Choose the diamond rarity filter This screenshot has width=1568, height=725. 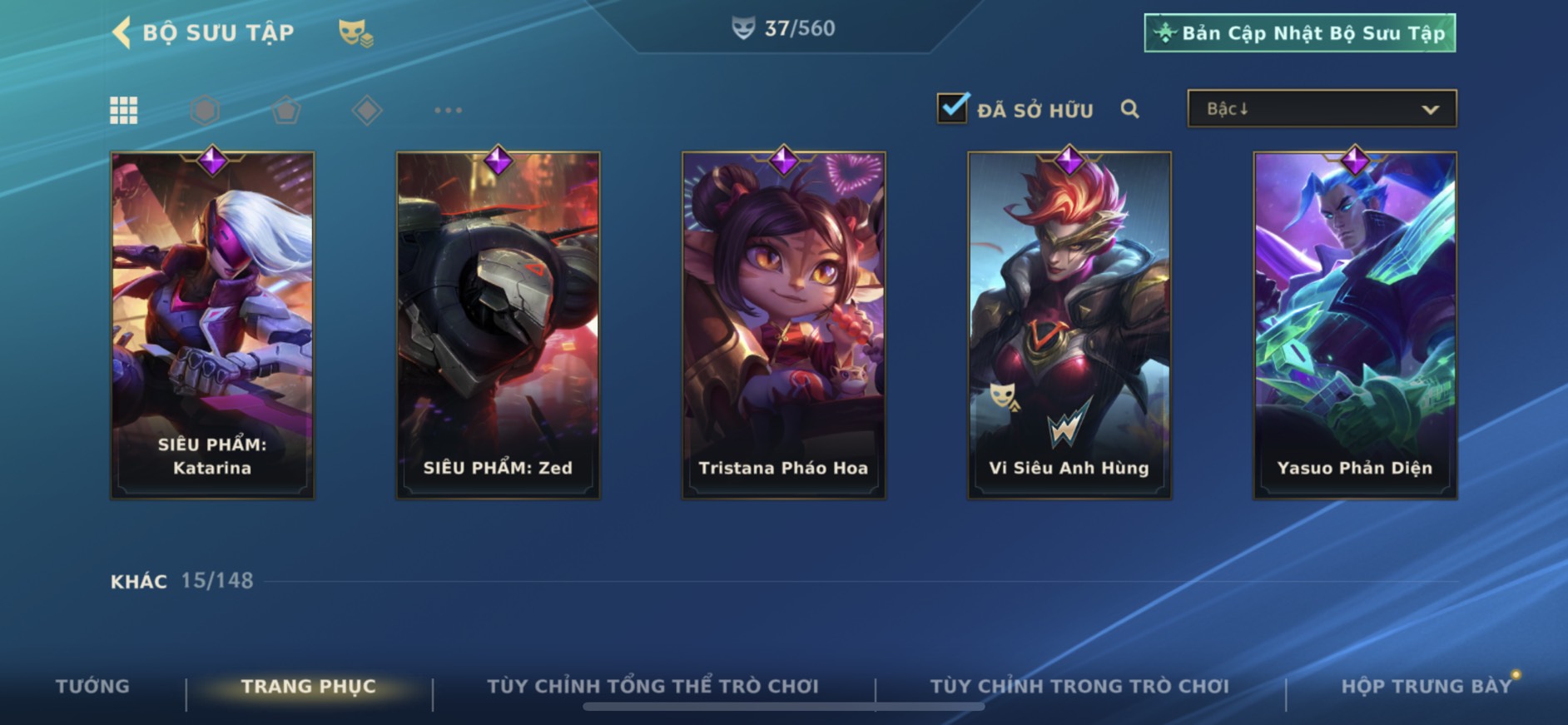click(367, 110)
